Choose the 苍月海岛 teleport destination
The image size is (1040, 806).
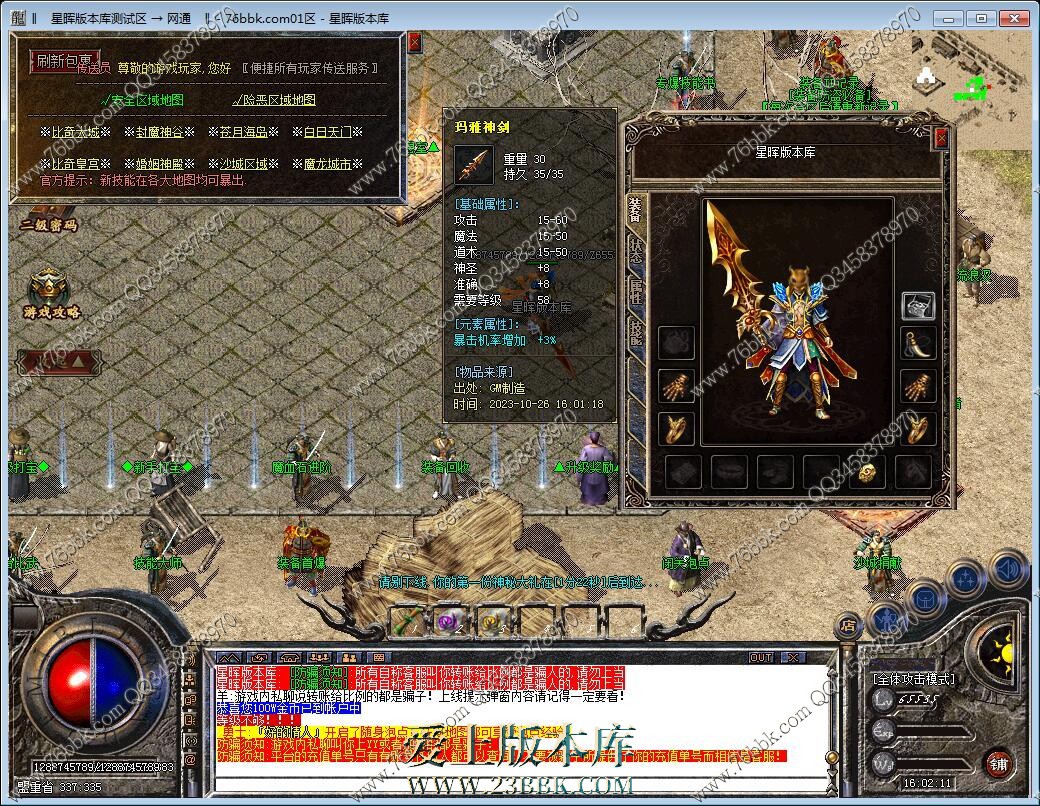pos(244,132)
